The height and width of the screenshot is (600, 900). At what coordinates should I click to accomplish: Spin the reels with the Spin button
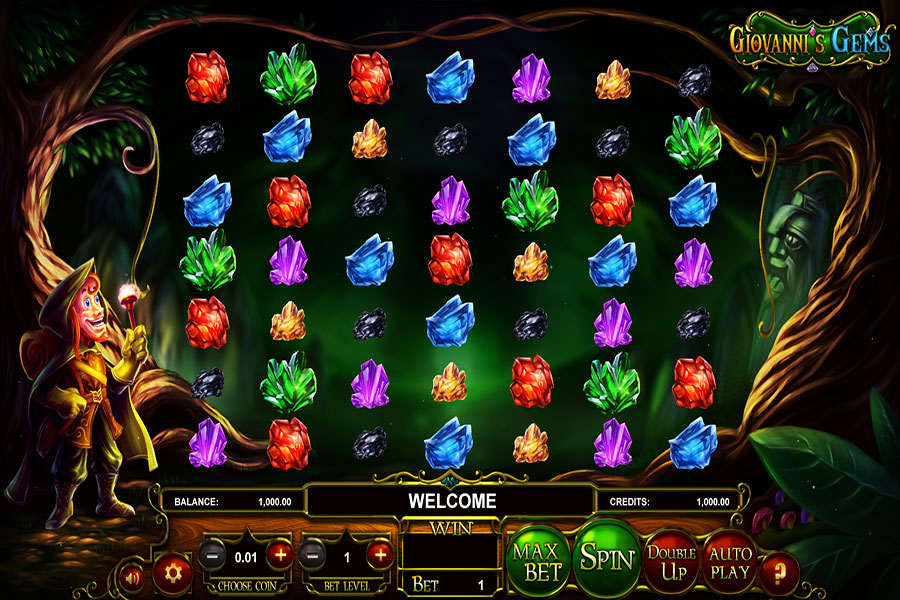[607, 557]
